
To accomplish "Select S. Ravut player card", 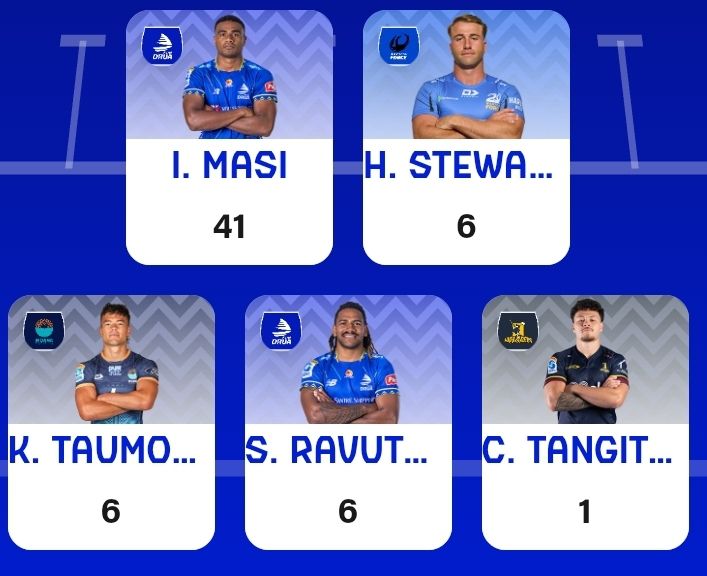I will pyautogui.click(x=348, y=422).
